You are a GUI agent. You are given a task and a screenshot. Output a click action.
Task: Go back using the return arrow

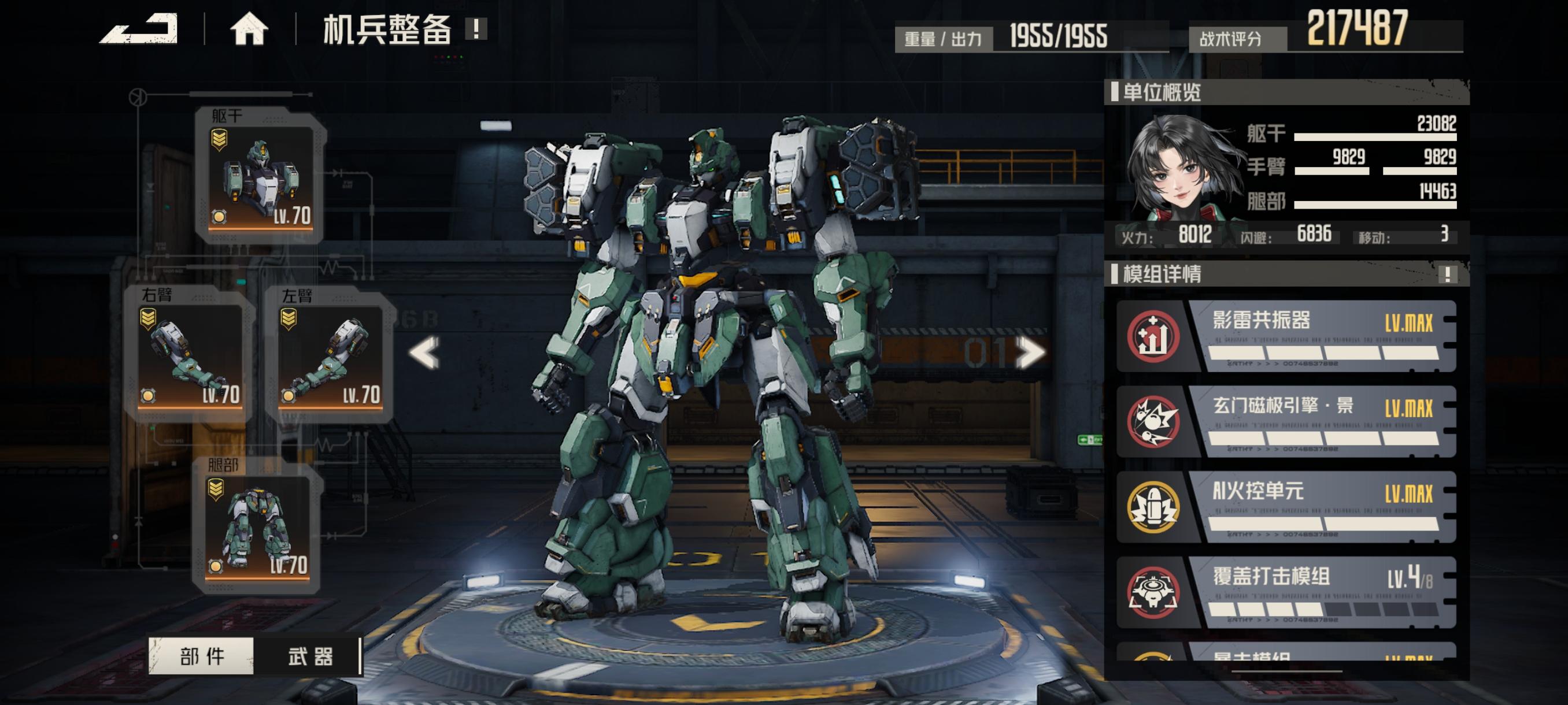pos(139,28)
